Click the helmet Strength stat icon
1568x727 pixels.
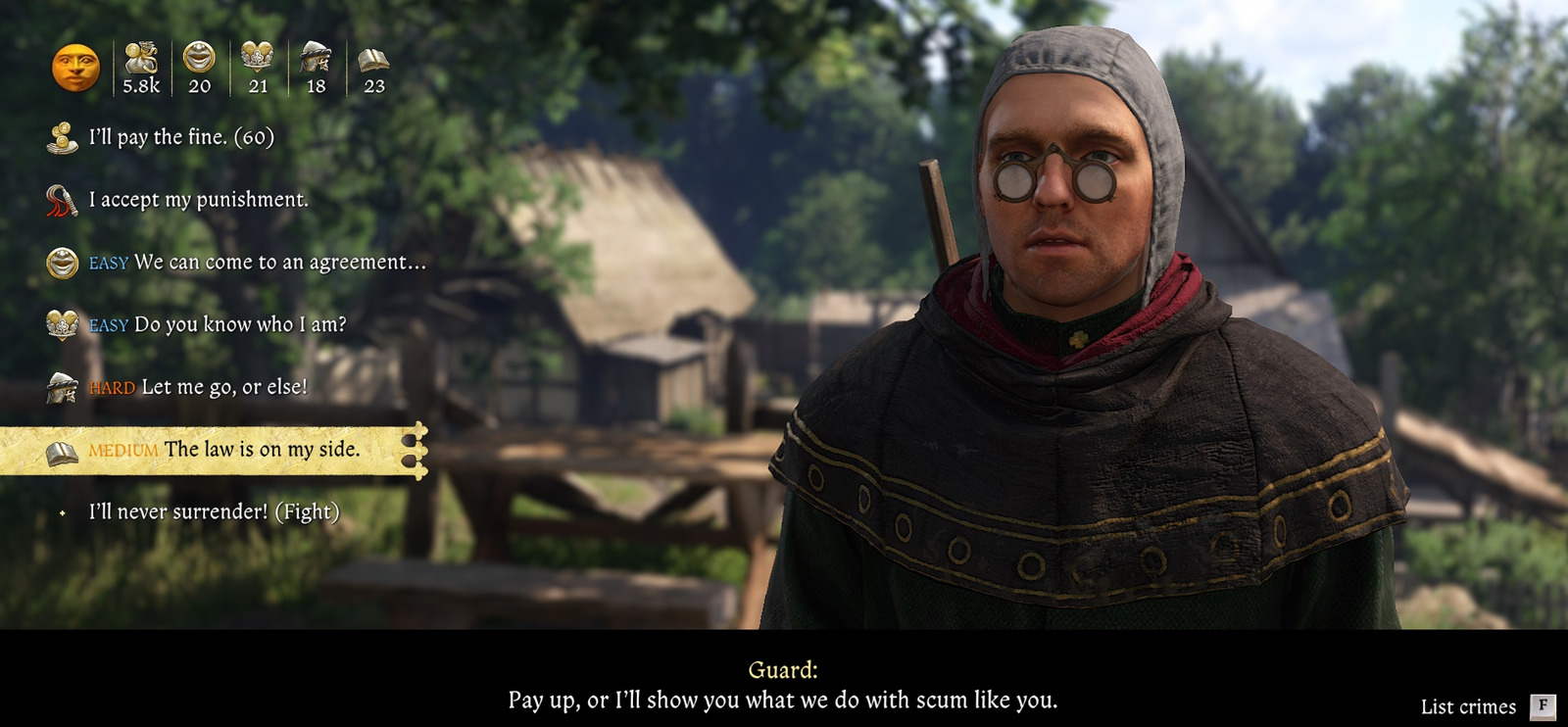pyautogui.click(x=316, y=59)
